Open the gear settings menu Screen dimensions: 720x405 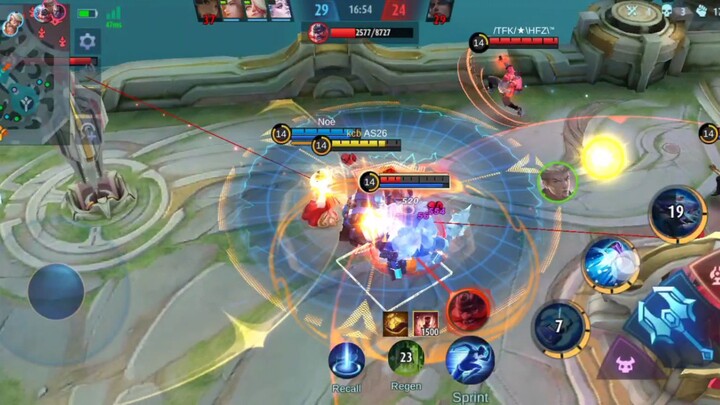[87, 42]
